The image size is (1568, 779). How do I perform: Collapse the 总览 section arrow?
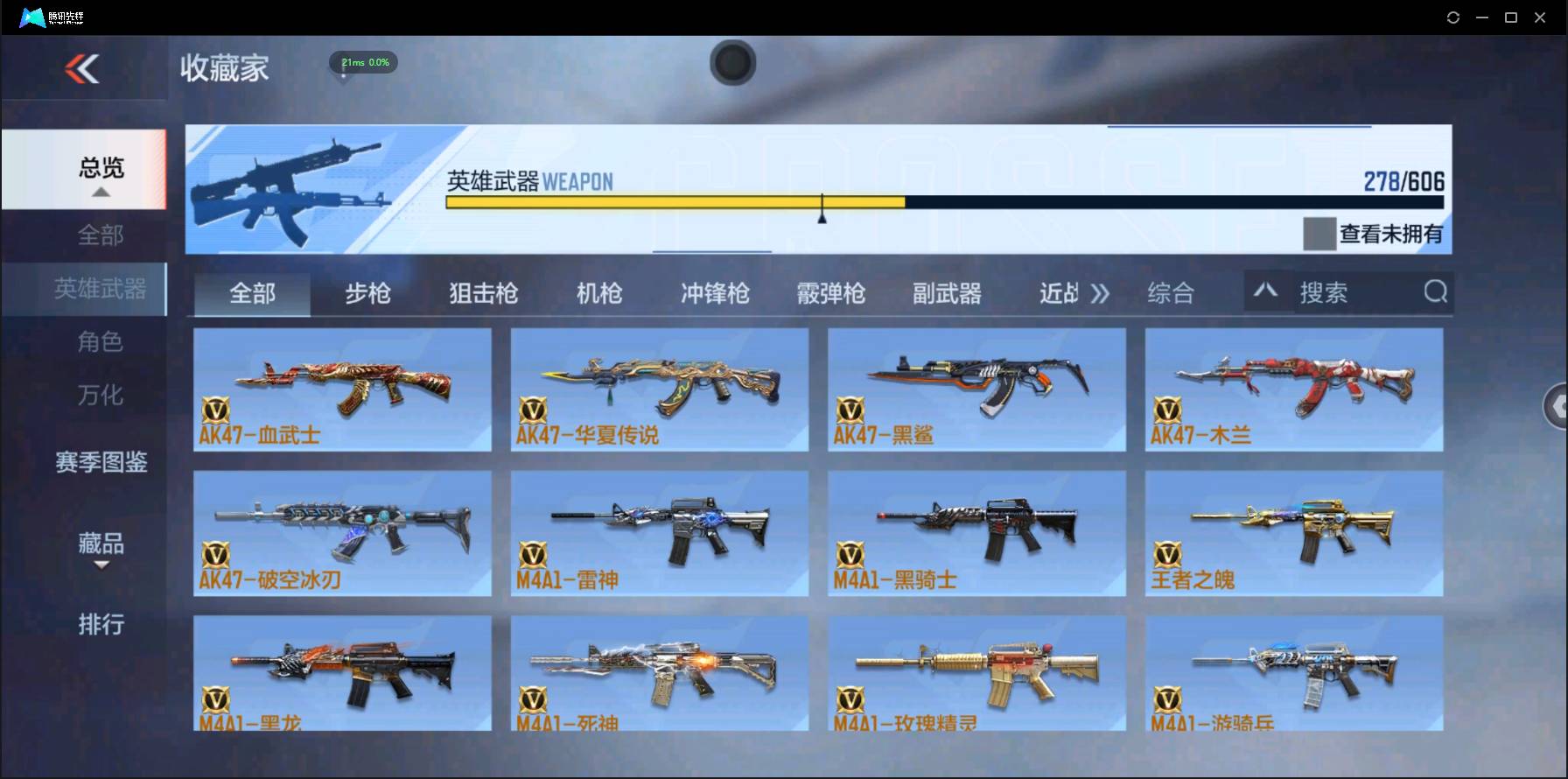tap(102, 192)
